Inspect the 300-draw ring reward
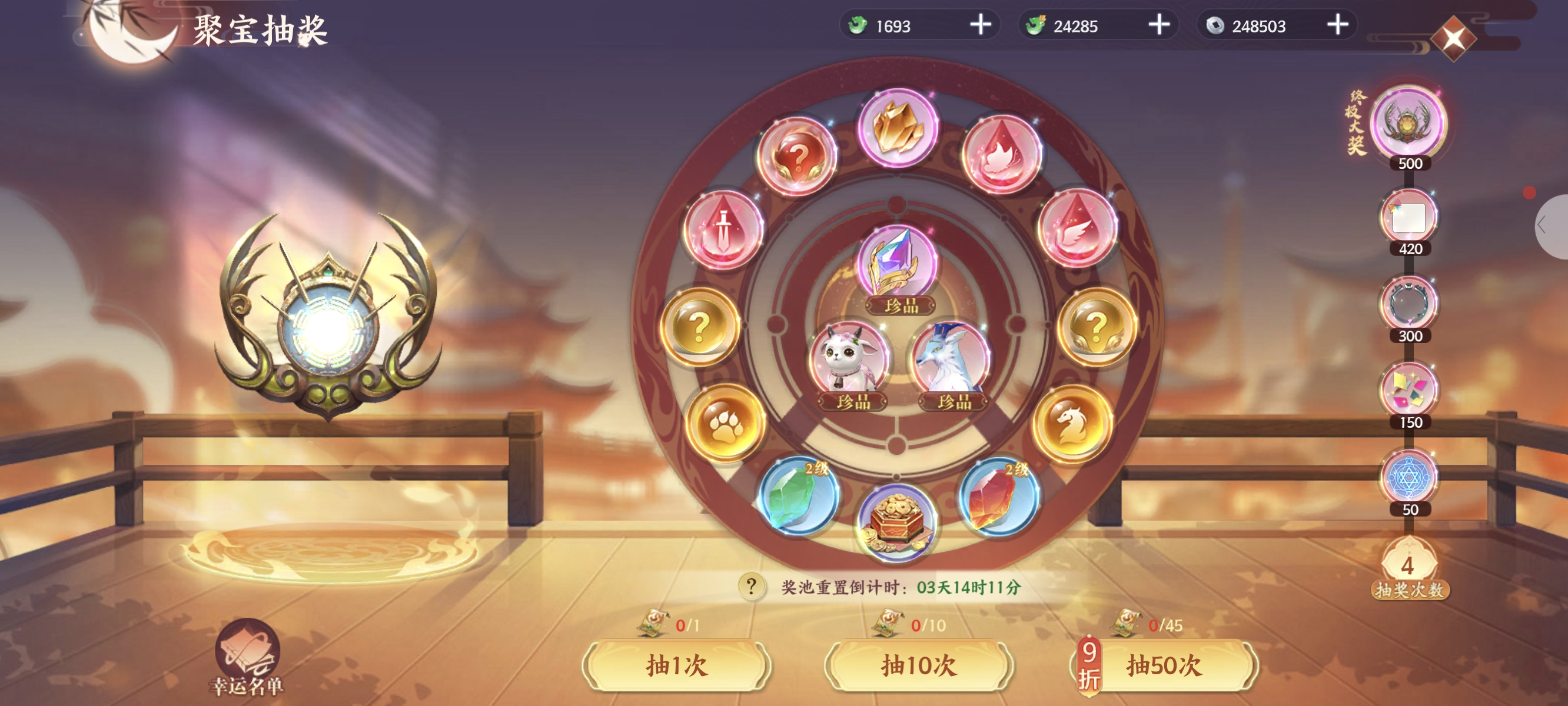 click(1409, 304)
